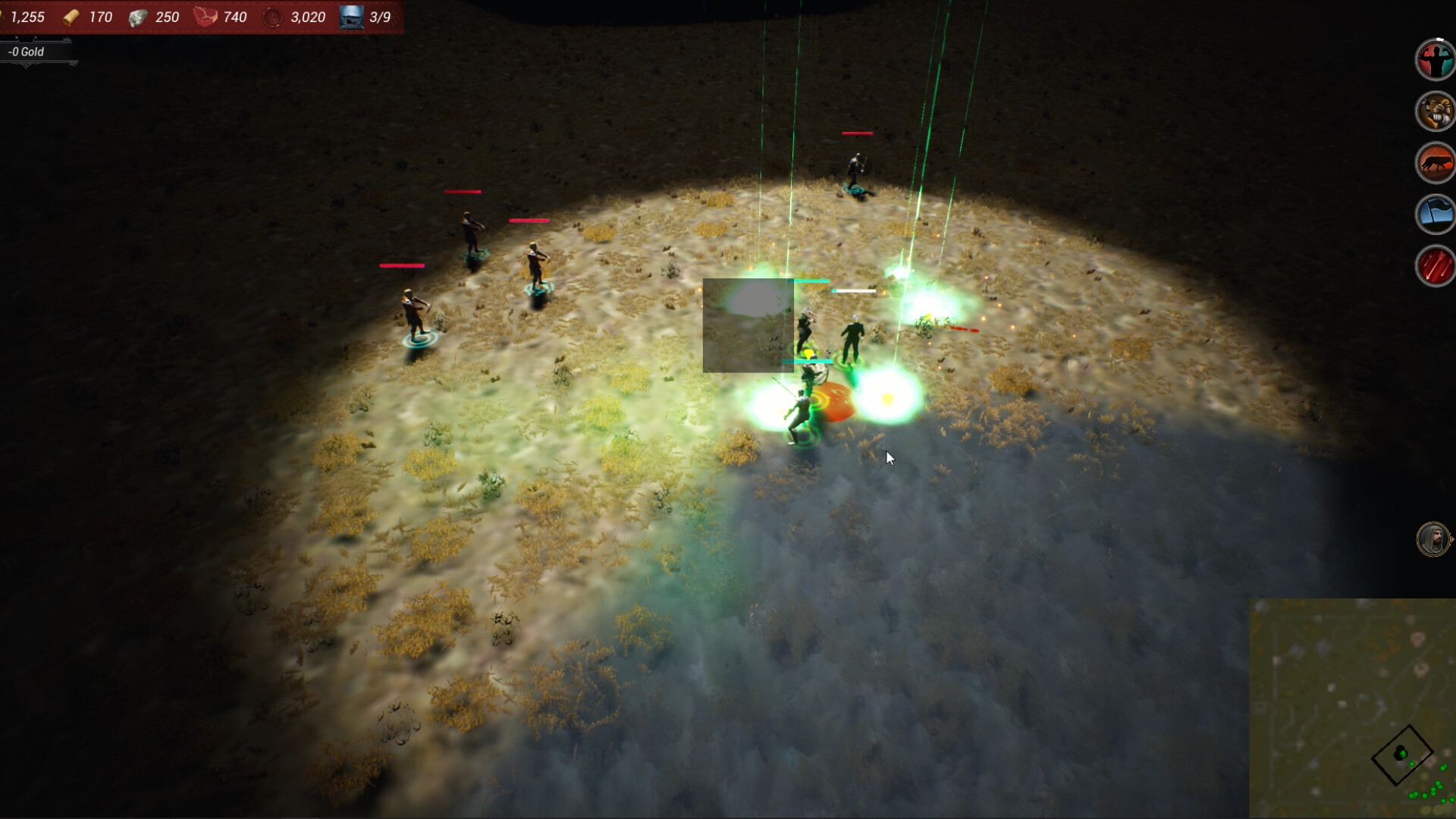
Task: Select the hooded hero portrait
Action: (x=1432, y=539)
